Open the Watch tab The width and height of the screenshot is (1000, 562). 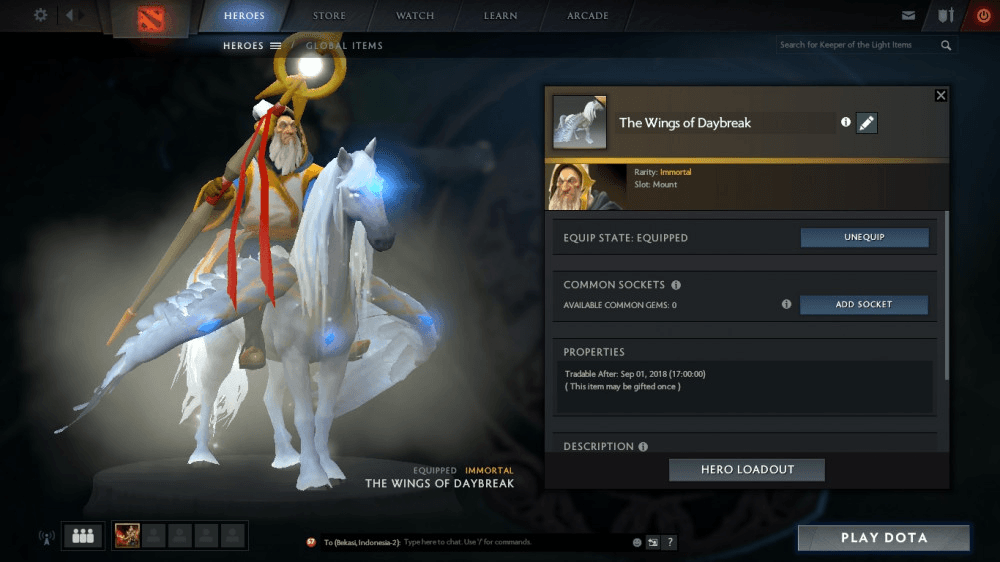[415, 16]
